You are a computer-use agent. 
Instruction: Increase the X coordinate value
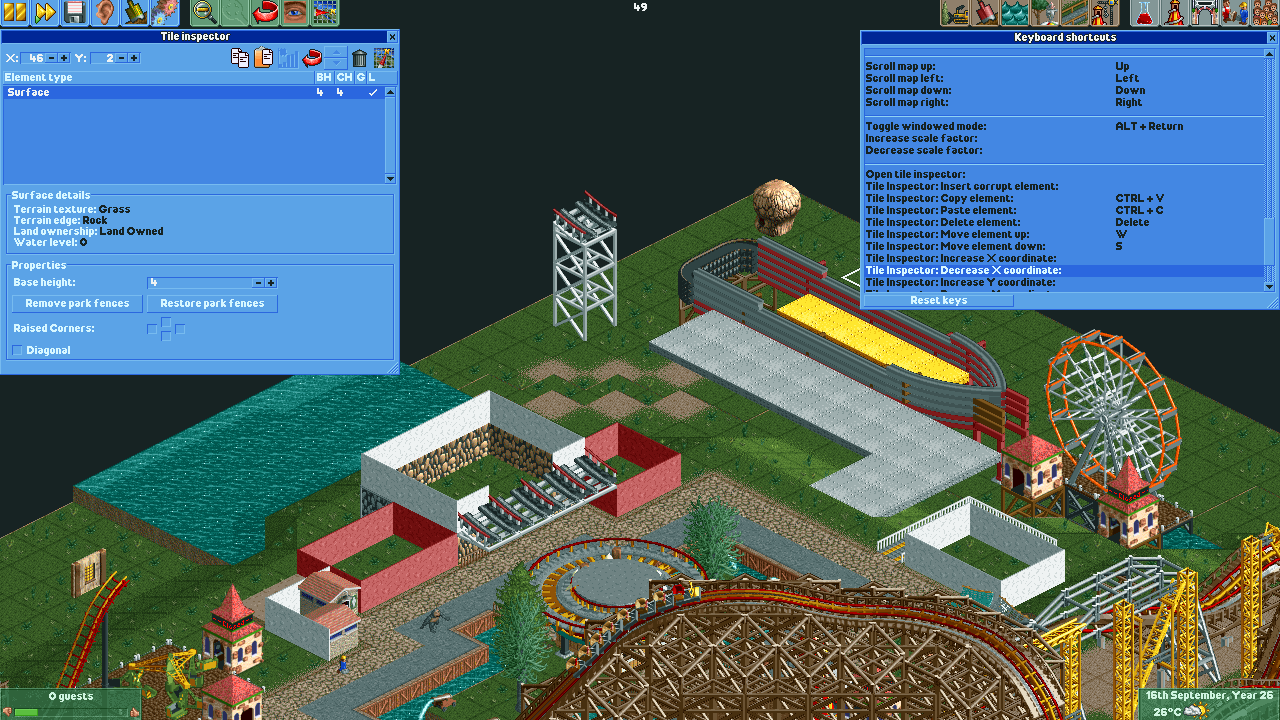click(x=63, y=58)
